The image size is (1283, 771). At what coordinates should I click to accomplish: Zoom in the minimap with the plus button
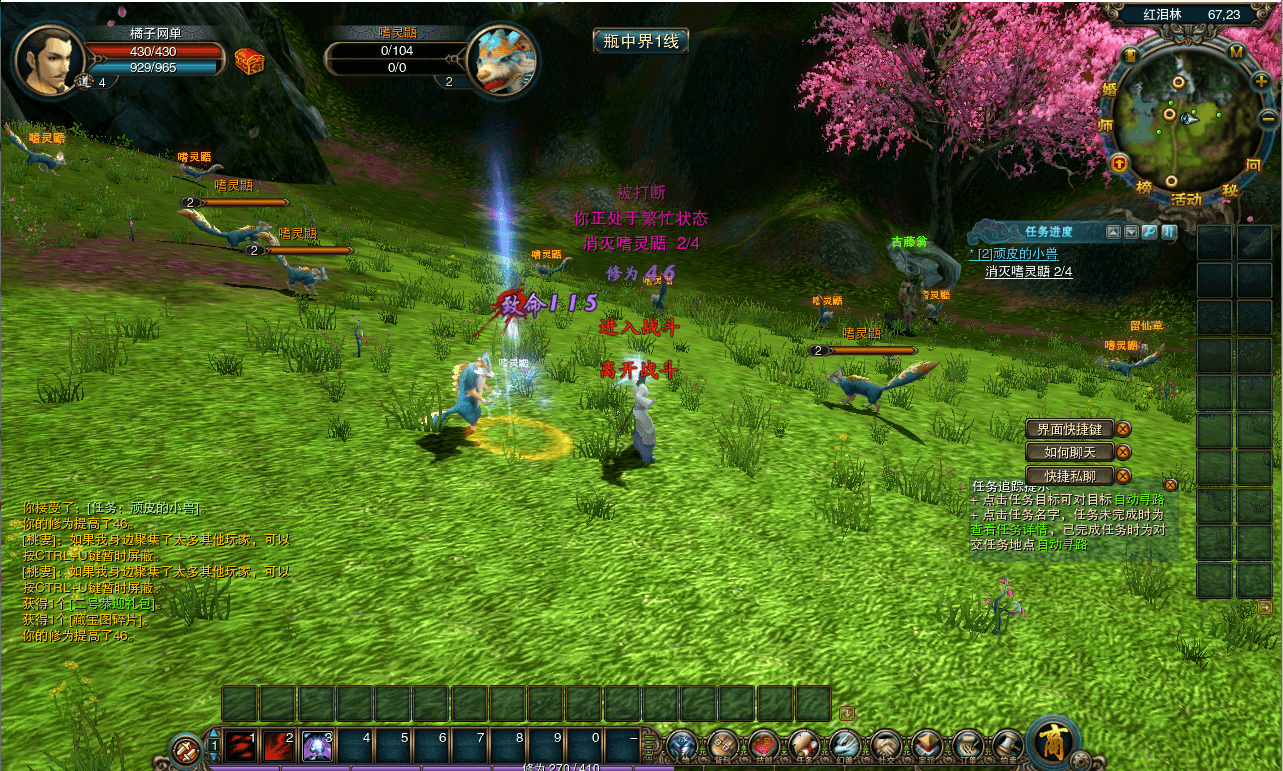point(1261,80)
